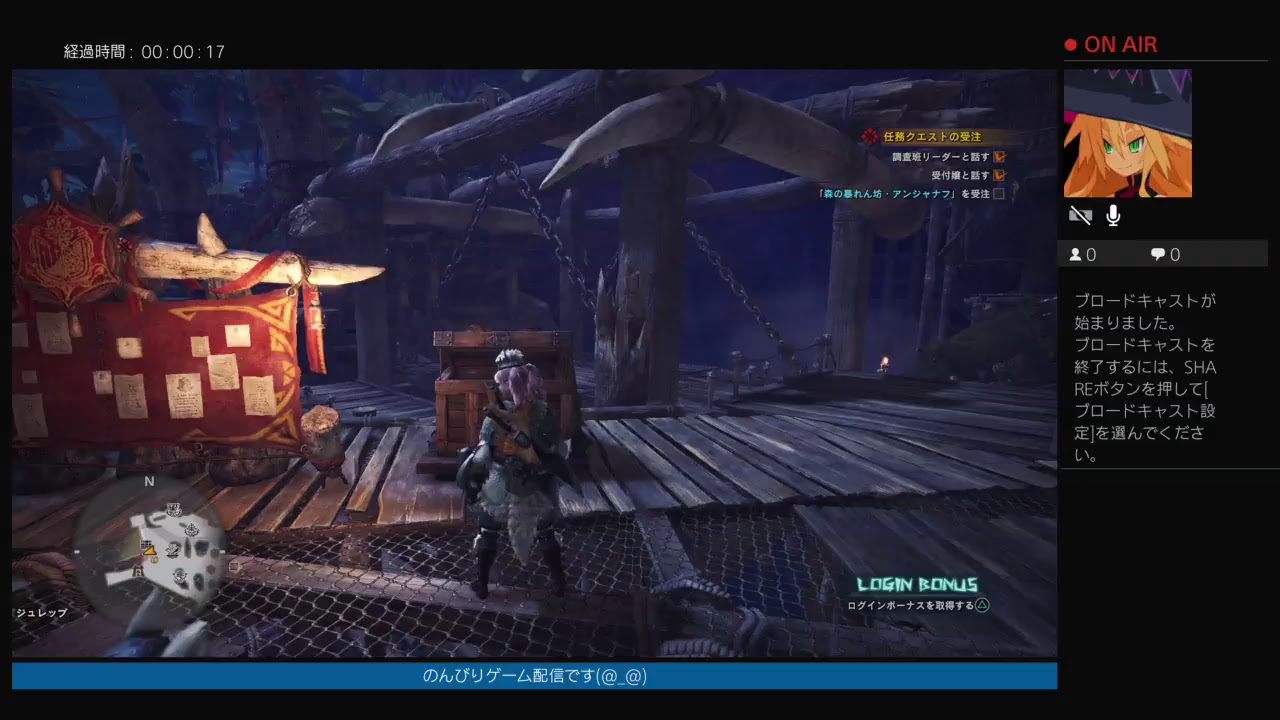Open the broadcaster avatar thumbnail
The image size is (1280, 720).
(1127, 133)
